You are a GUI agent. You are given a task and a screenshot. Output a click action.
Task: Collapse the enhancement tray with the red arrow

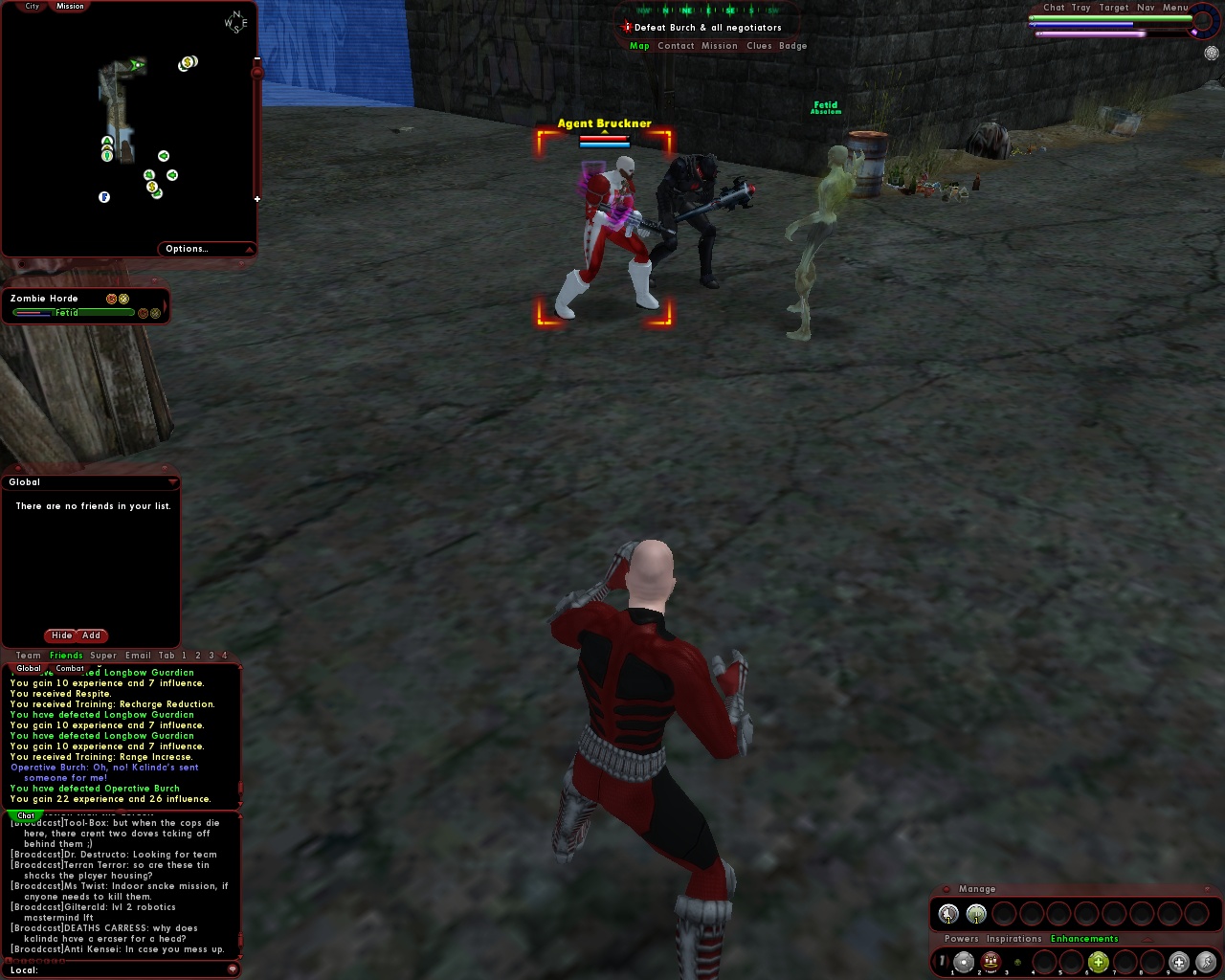(x=1147, y=940)
